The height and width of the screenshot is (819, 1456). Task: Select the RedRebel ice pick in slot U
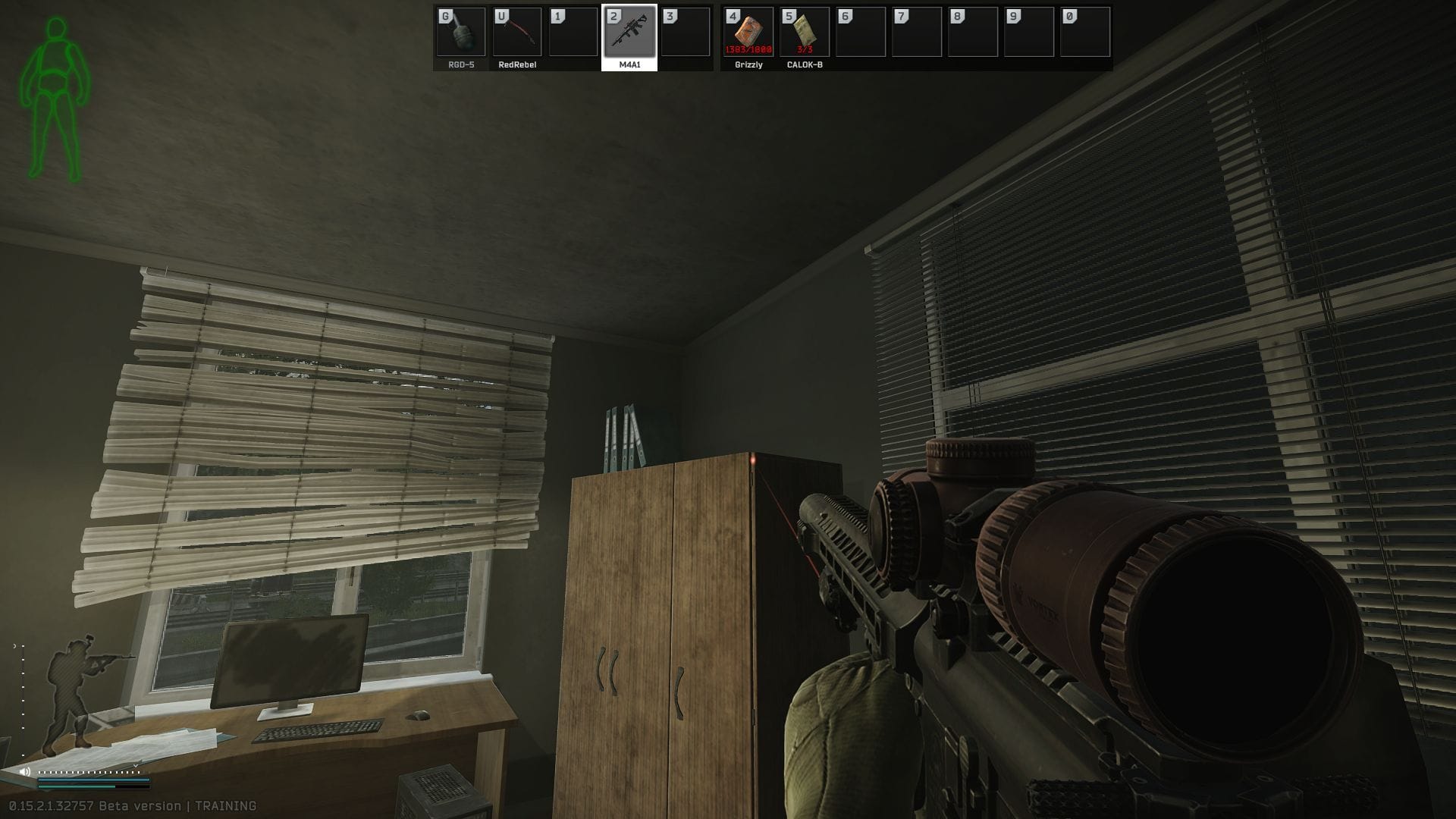click(519, 33)
